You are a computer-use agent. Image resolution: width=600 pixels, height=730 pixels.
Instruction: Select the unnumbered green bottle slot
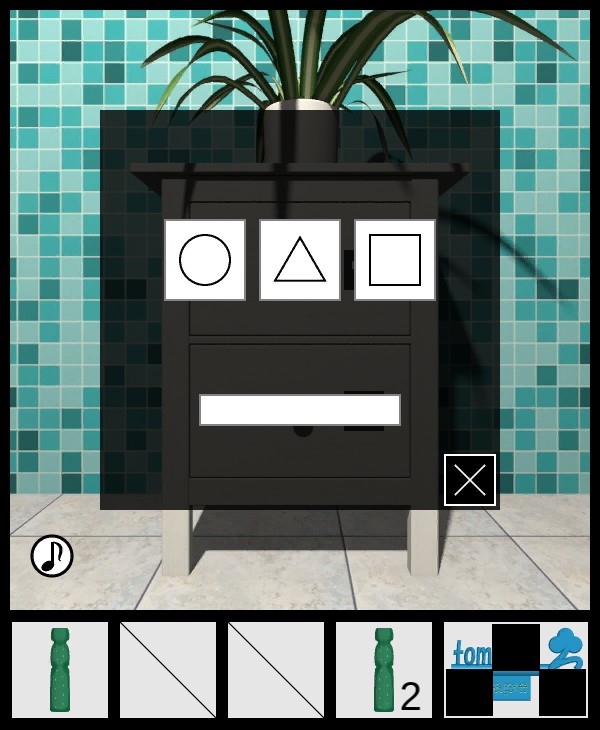60,670
